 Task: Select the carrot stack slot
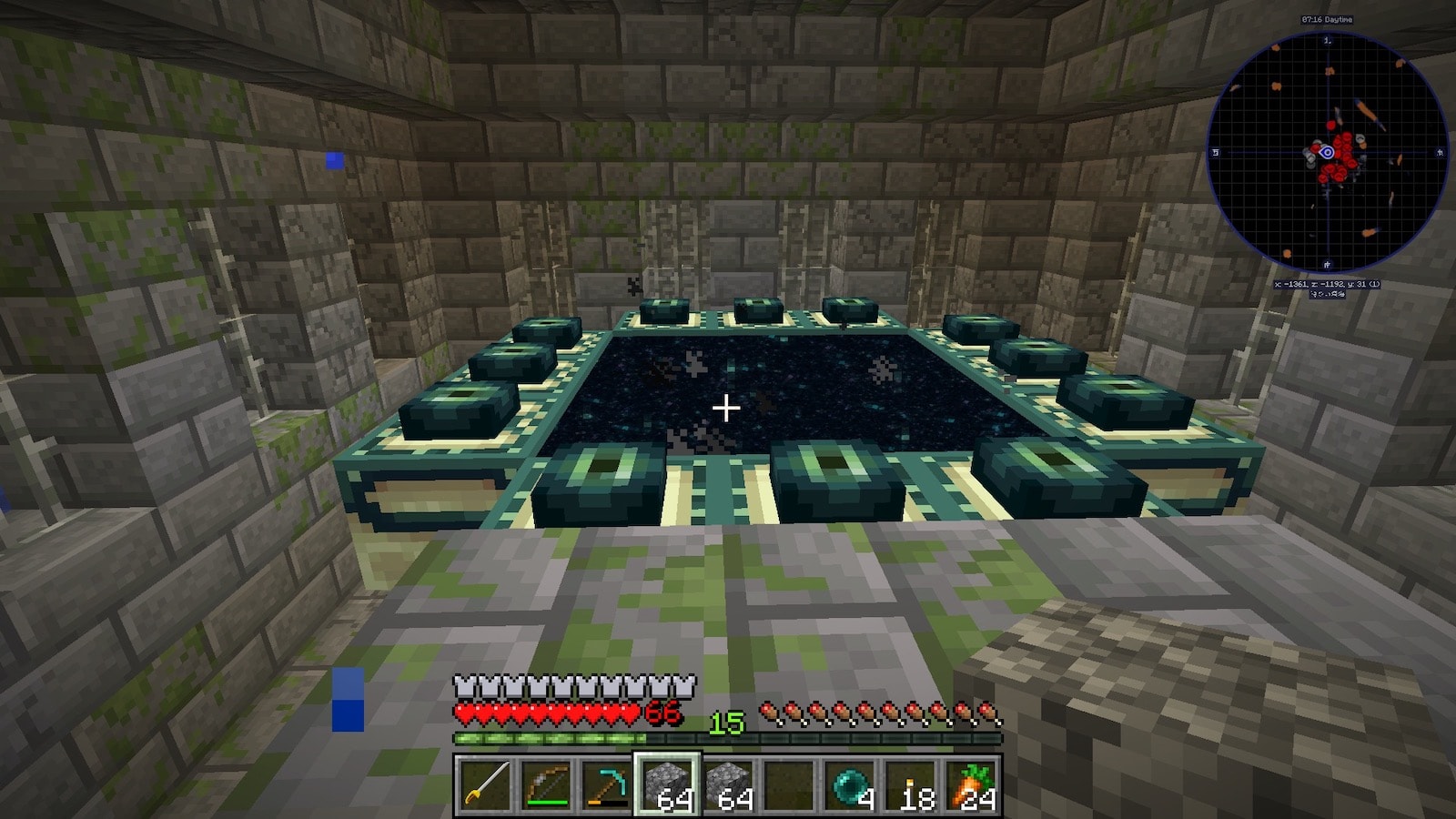pyautogui.click(x=972, y=784)
